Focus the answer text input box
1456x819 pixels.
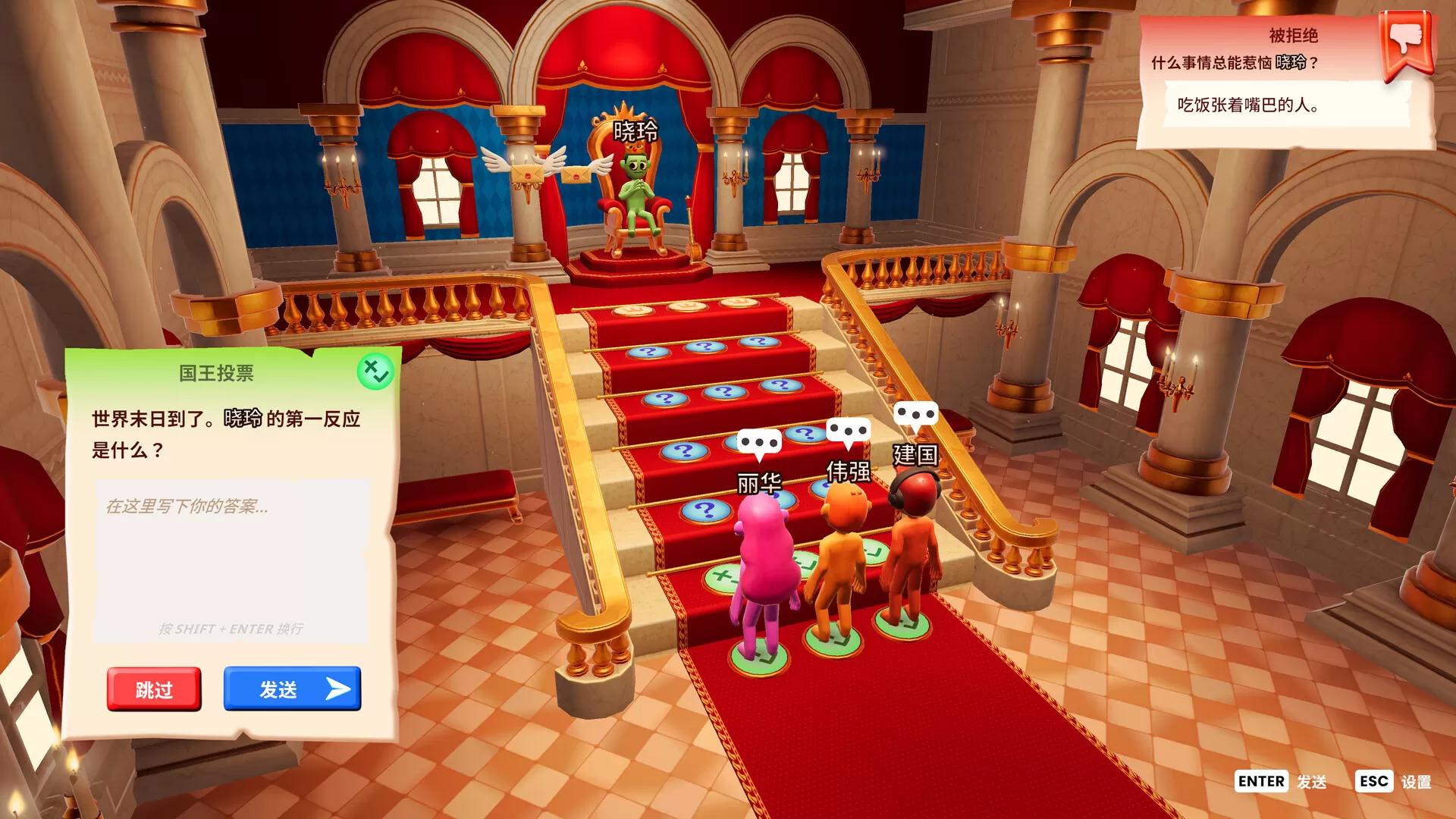tap(231, 560)
